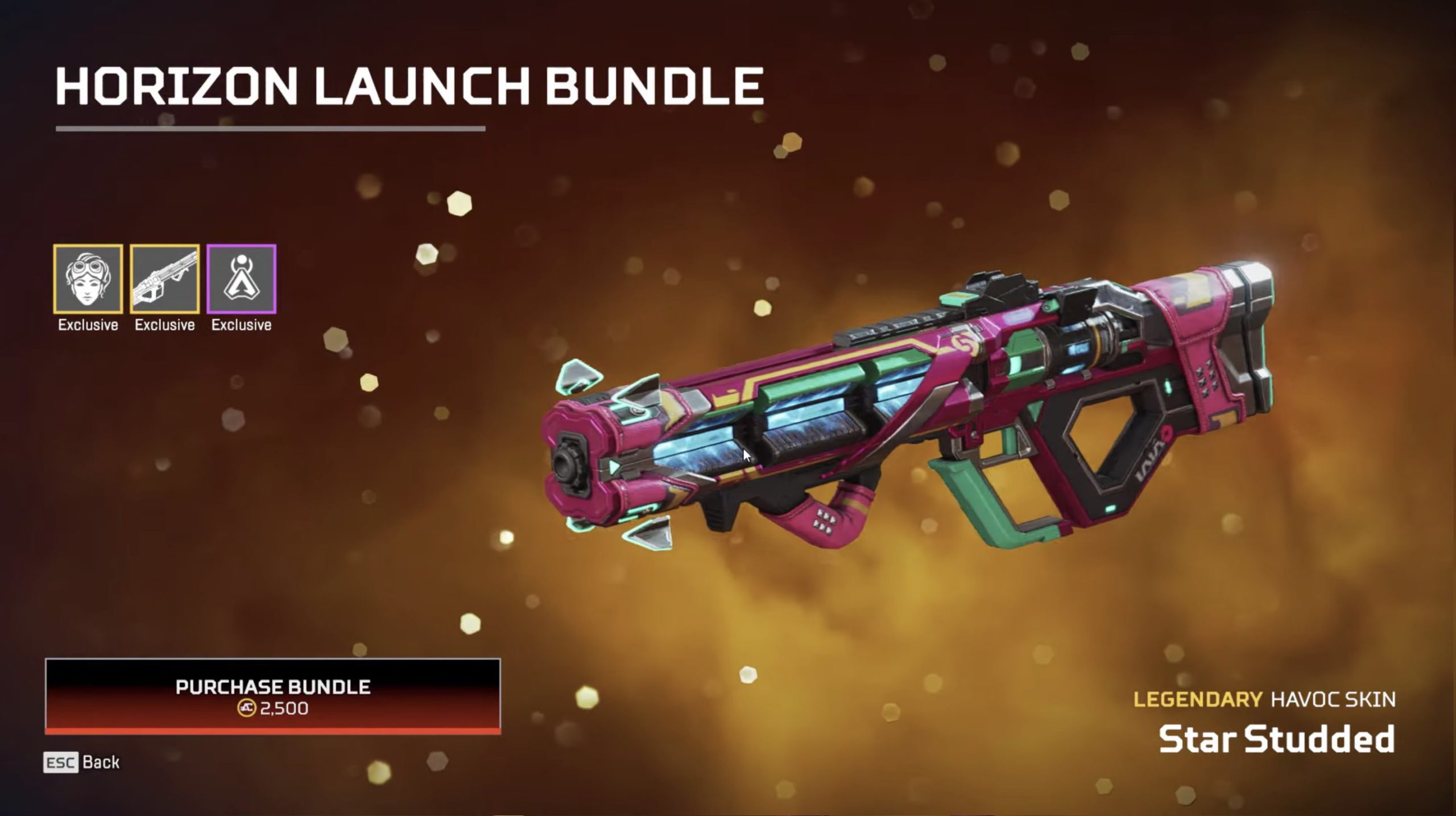View the Havoc weapon skin thumbnail

165,279
